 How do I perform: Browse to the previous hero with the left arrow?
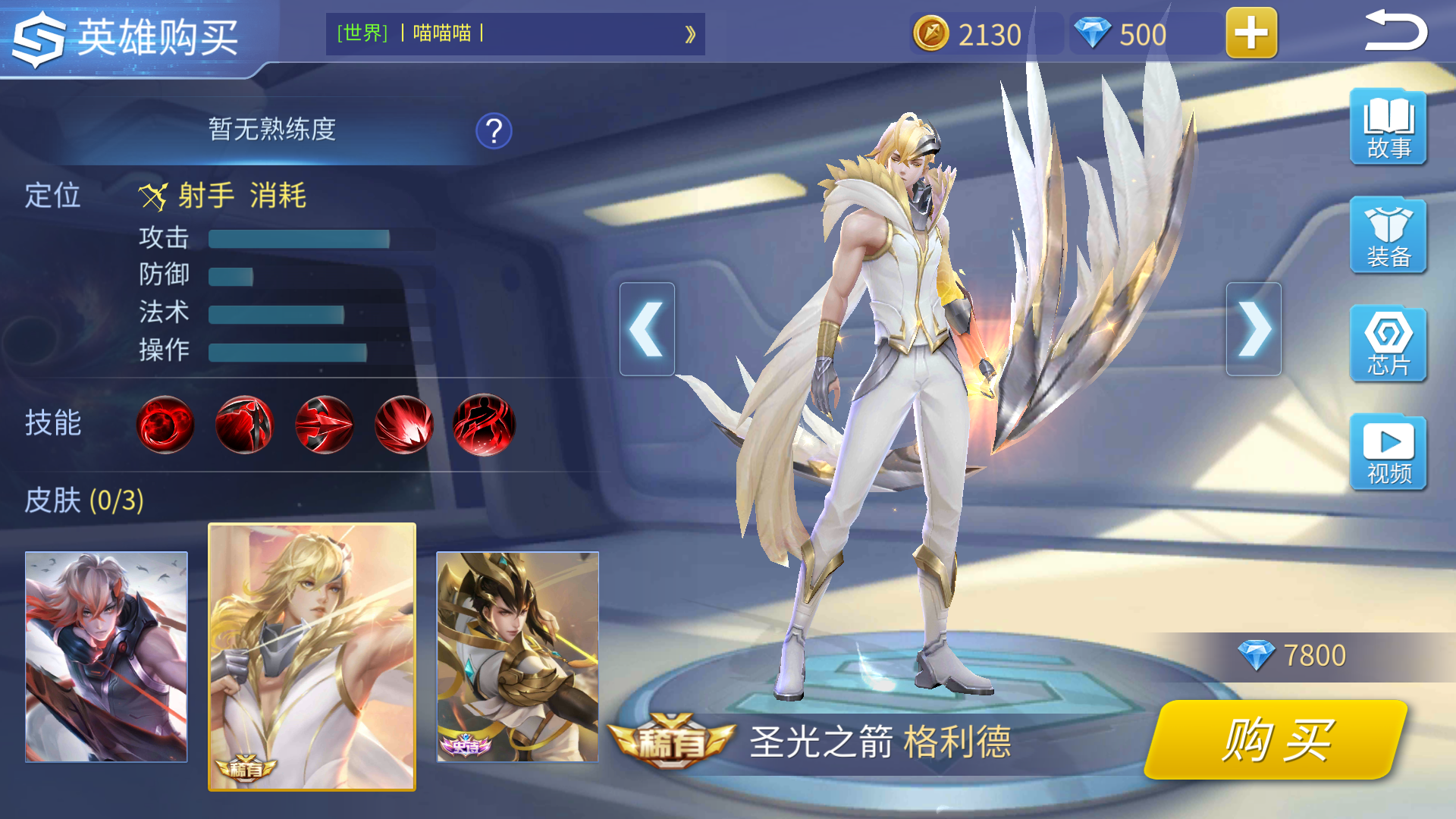click(648, 328)
